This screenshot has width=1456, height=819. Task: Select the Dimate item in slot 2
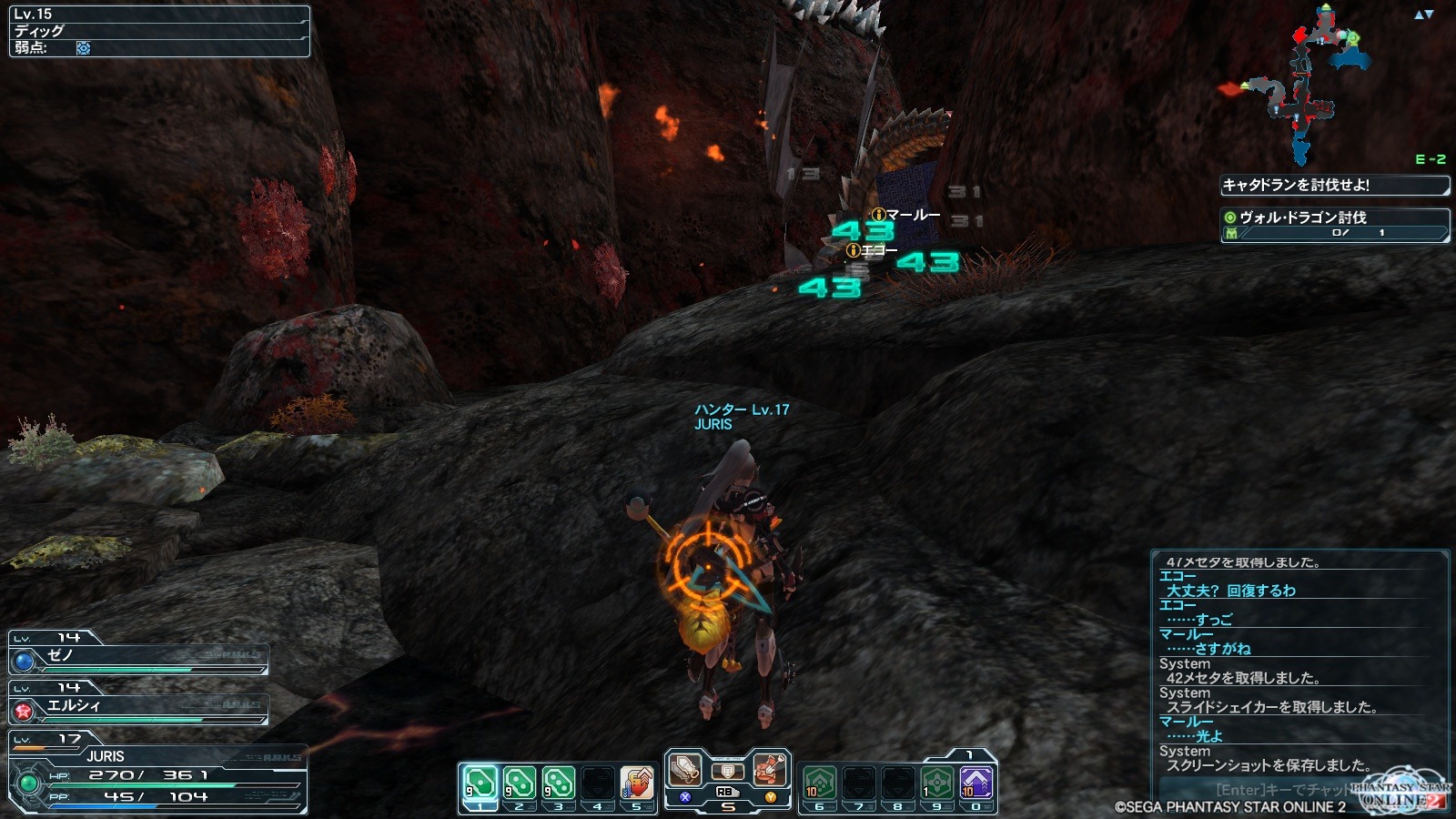(x=519, y=783)
